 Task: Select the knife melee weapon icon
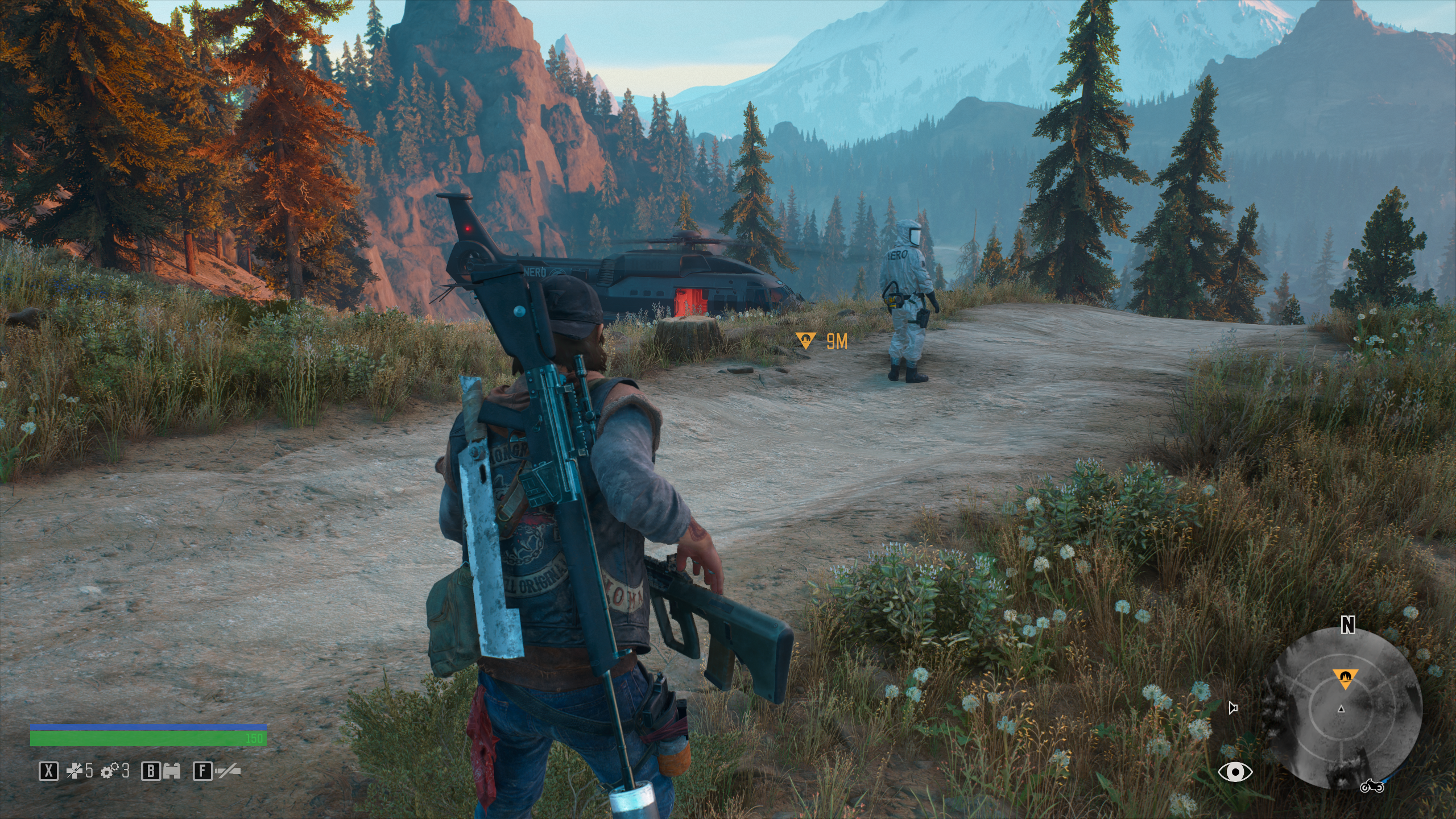click(227, 771)
